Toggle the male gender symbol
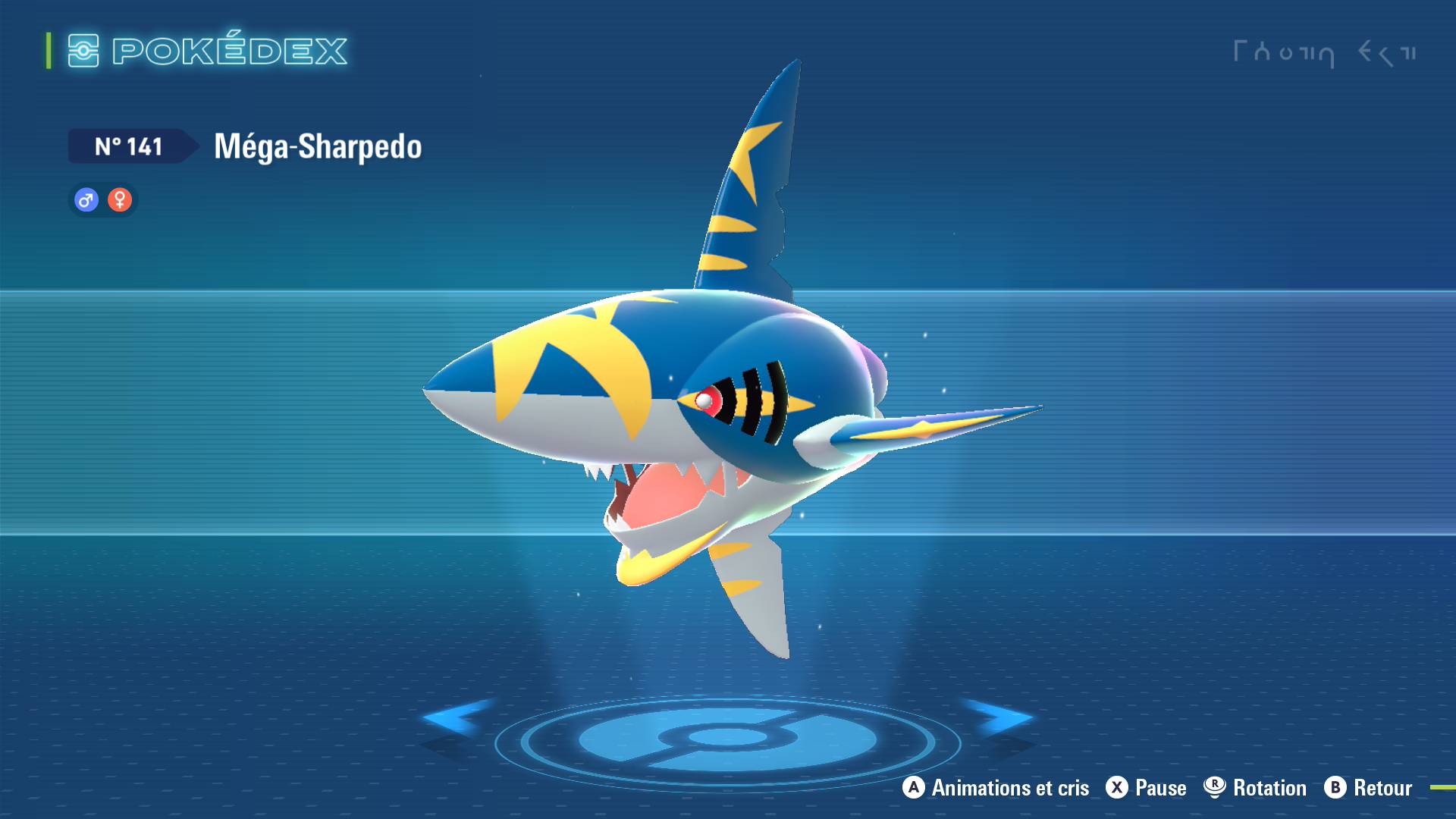Image resolution: width=1456 pixels, height=819 pixels. (86, 200)
